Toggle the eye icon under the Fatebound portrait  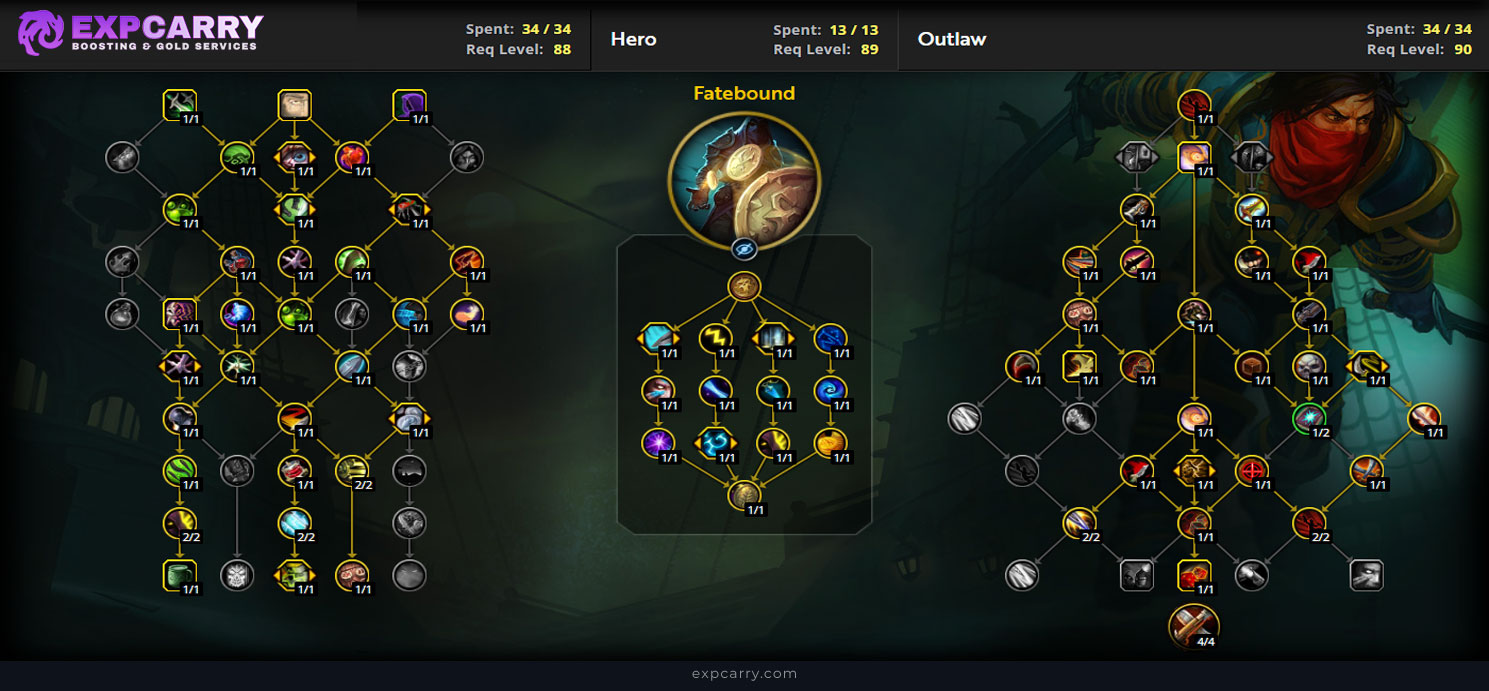[743, 249]
